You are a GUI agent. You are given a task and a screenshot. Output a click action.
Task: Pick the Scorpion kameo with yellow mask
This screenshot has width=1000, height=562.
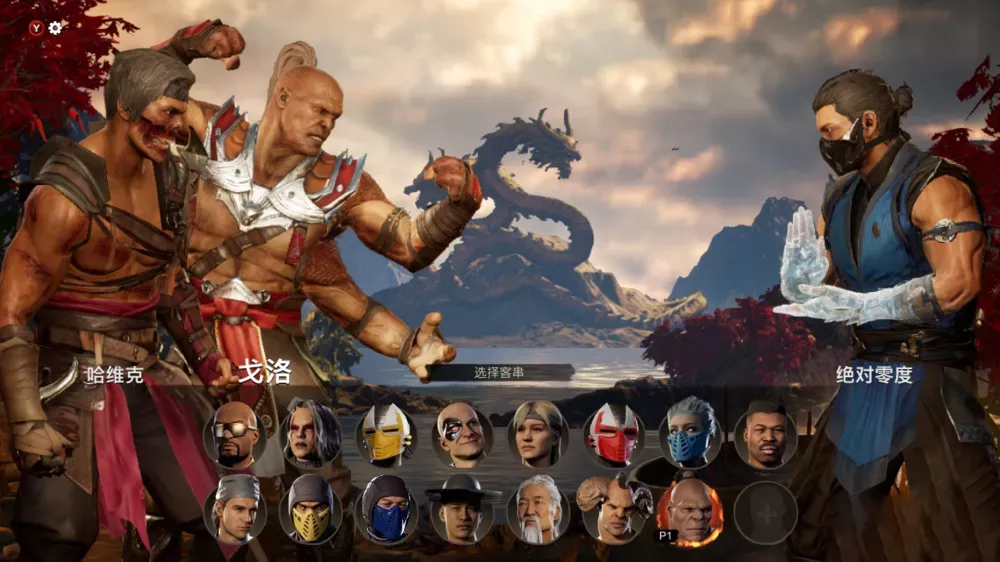(311, 510)
